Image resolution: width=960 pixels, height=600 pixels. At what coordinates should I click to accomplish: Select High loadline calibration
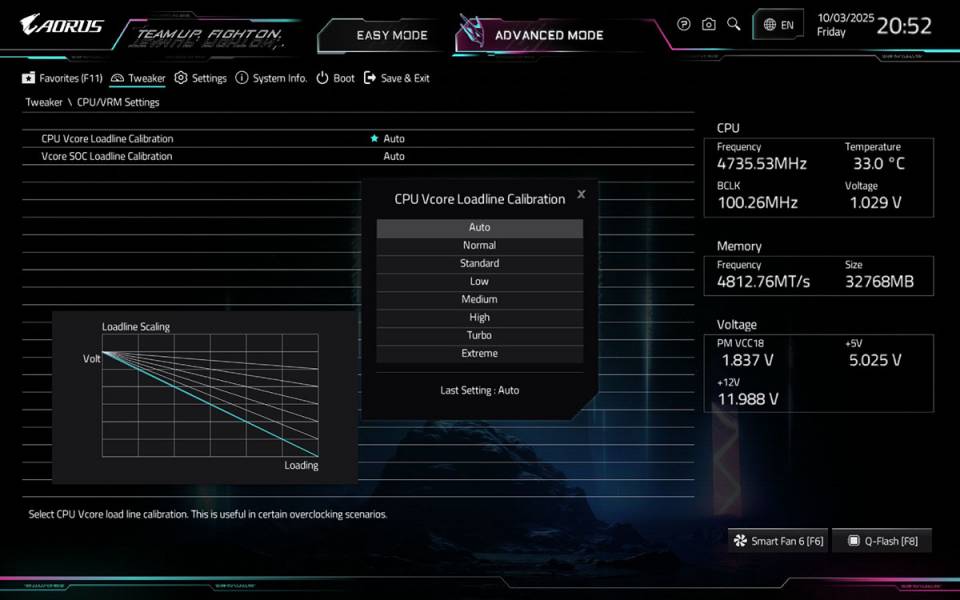479,318
